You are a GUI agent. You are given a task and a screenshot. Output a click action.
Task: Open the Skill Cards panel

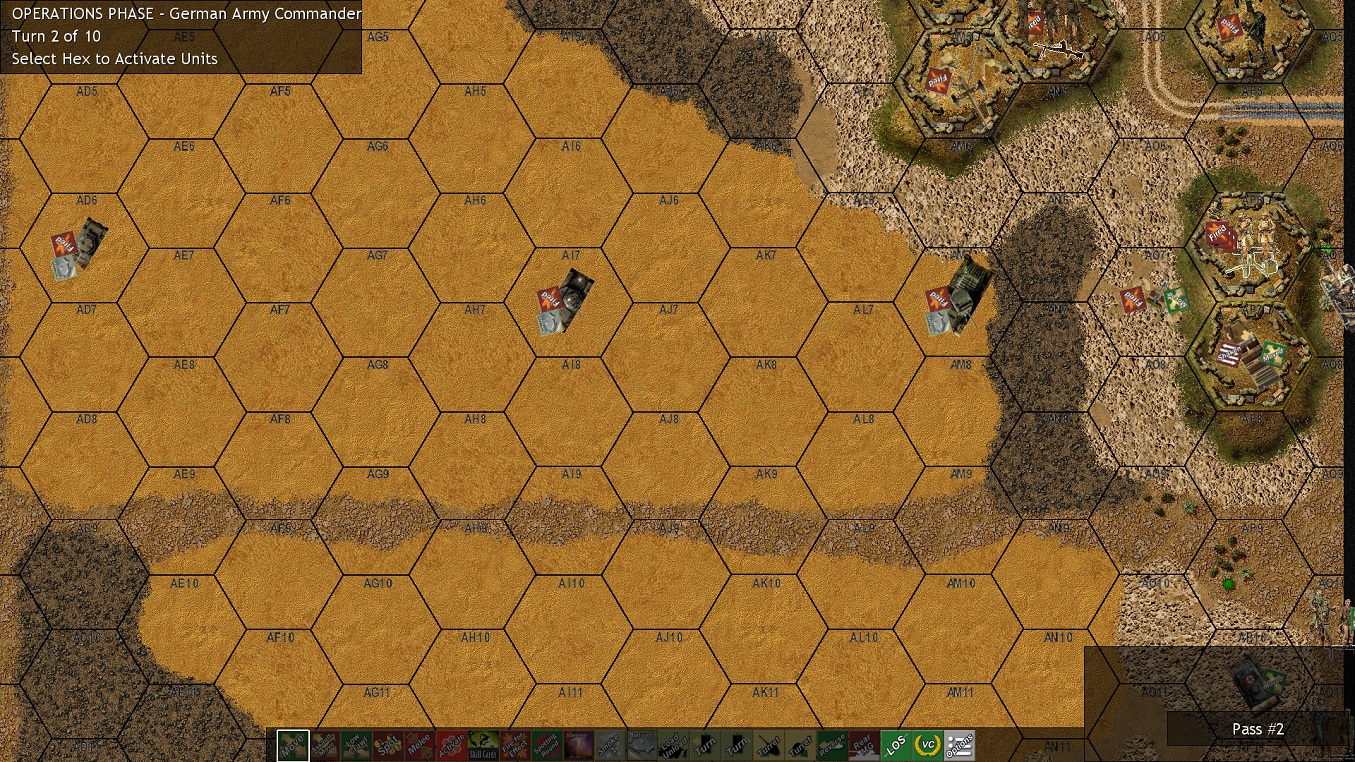tap(484, 744)
